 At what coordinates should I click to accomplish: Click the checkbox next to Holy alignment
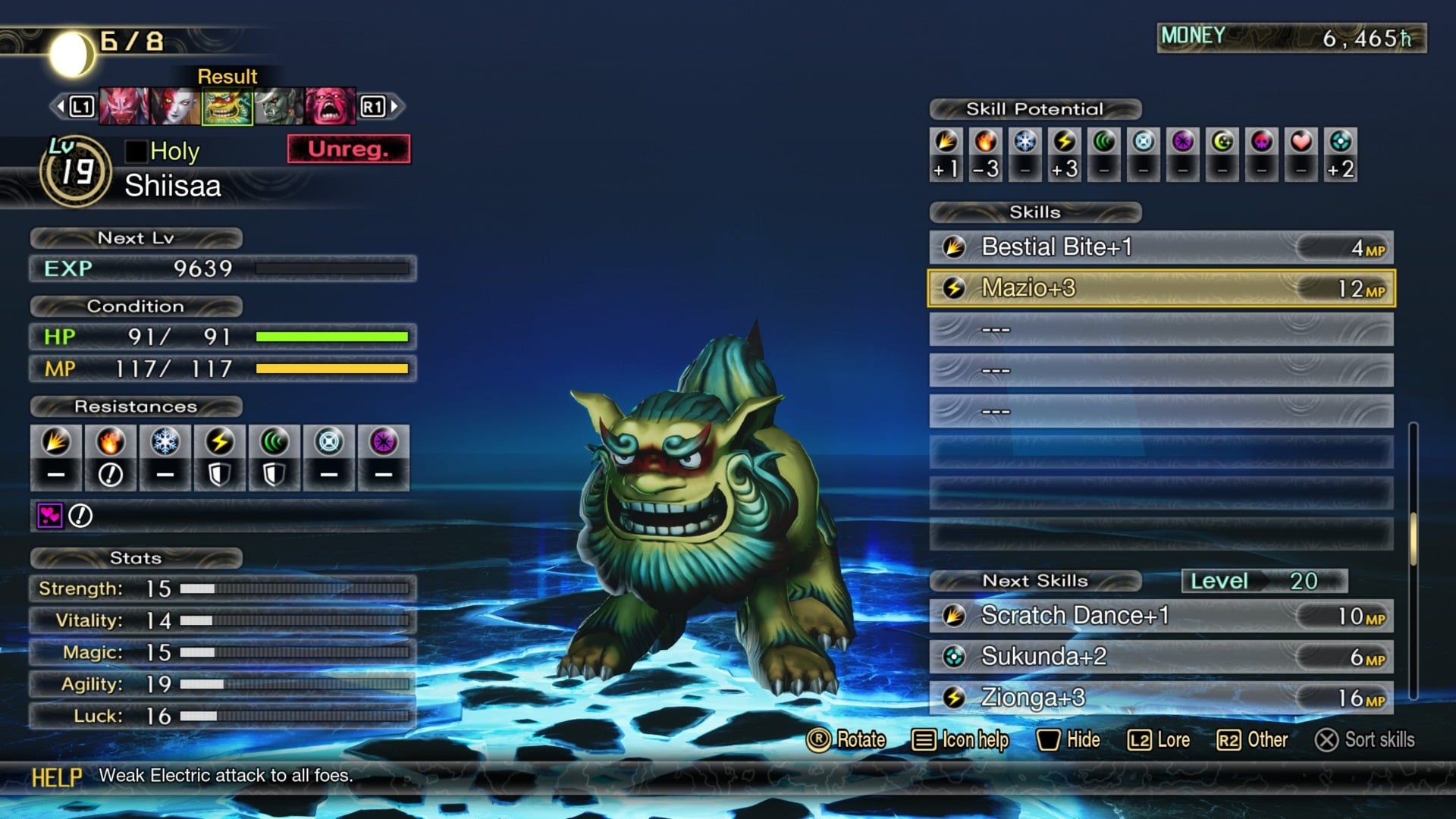(x=135, y=152)
